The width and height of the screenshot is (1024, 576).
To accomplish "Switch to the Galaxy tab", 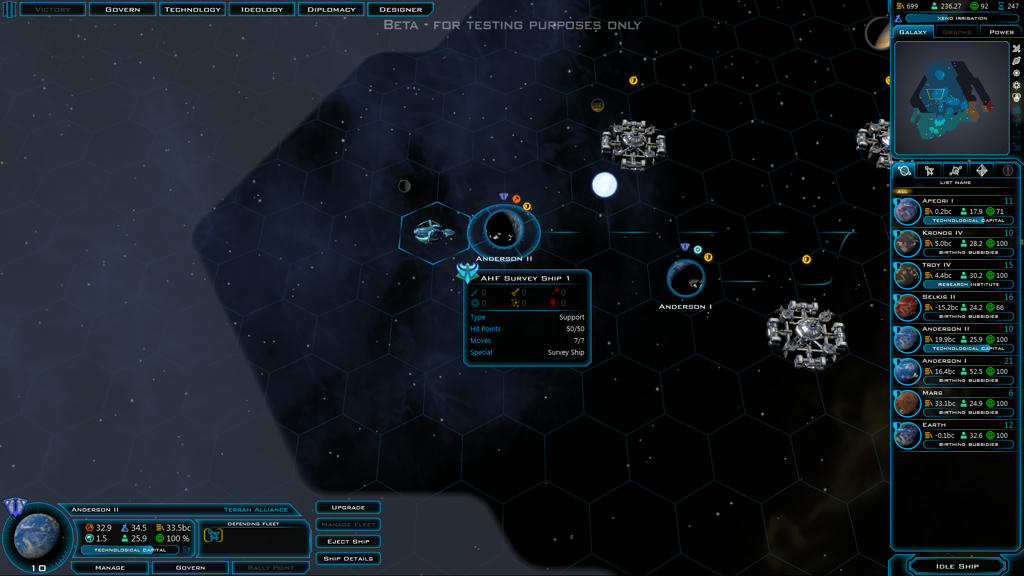I will click(x=913, y=32).
